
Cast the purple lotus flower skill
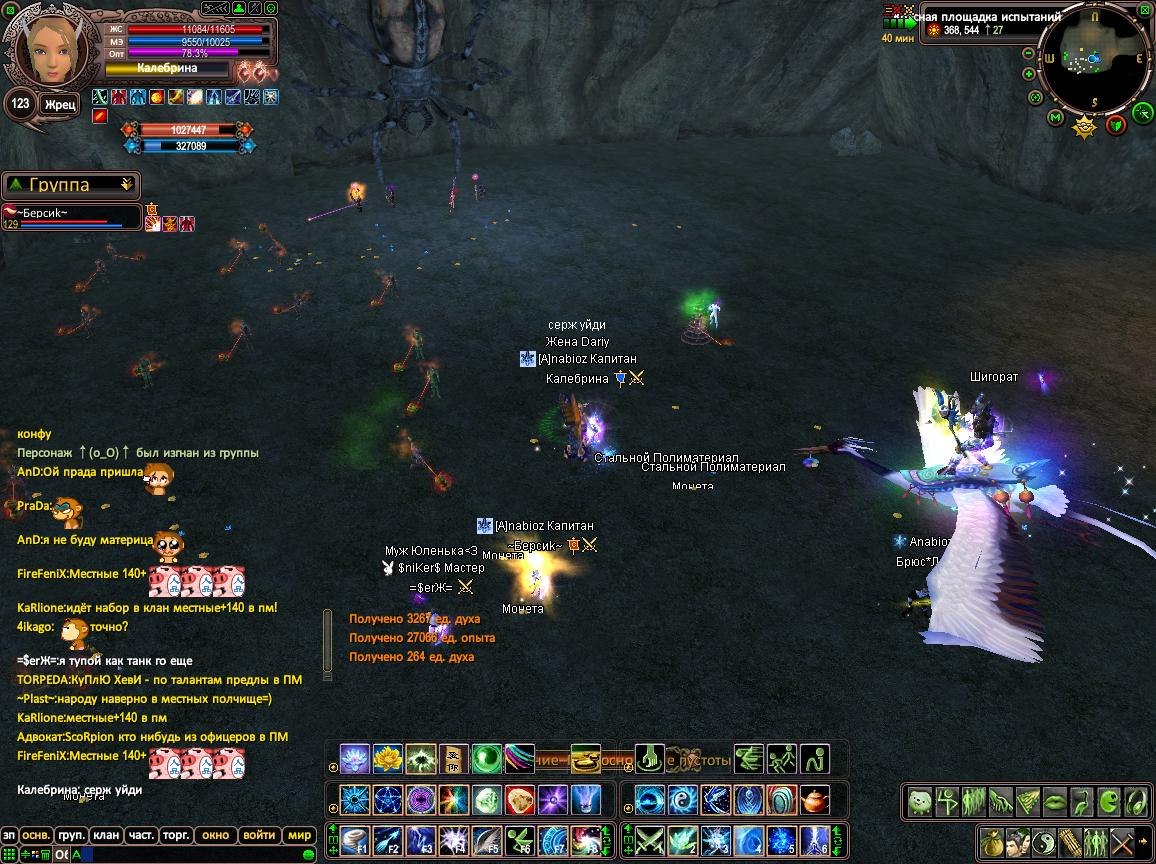[354, 759]
